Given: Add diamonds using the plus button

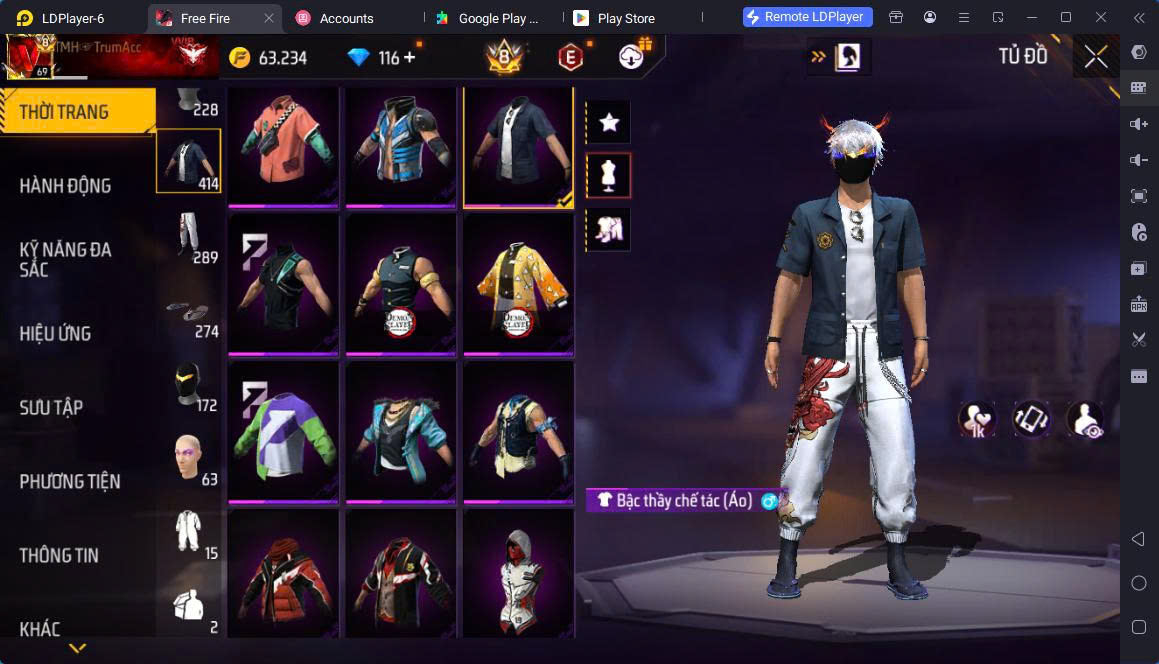Looking at the screenshot, I should pos(410,58).
